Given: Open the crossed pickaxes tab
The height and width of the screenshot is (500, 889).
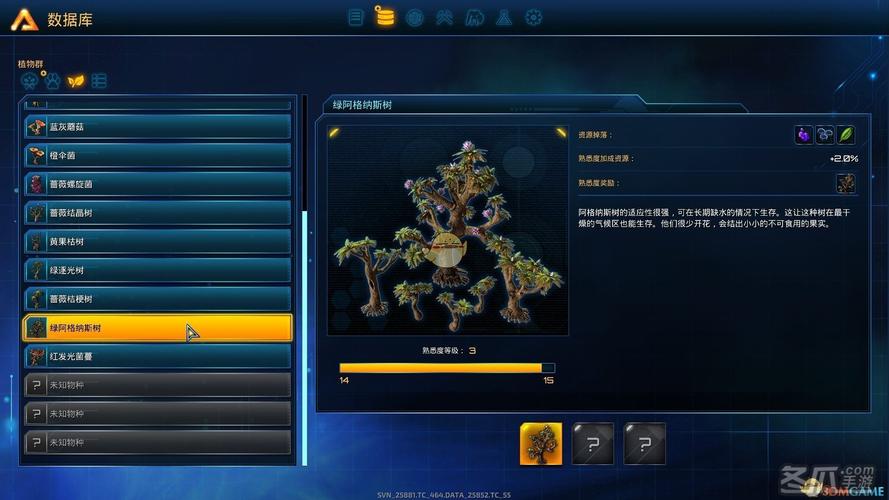Looking at the screenshot, I should [445, 17].
